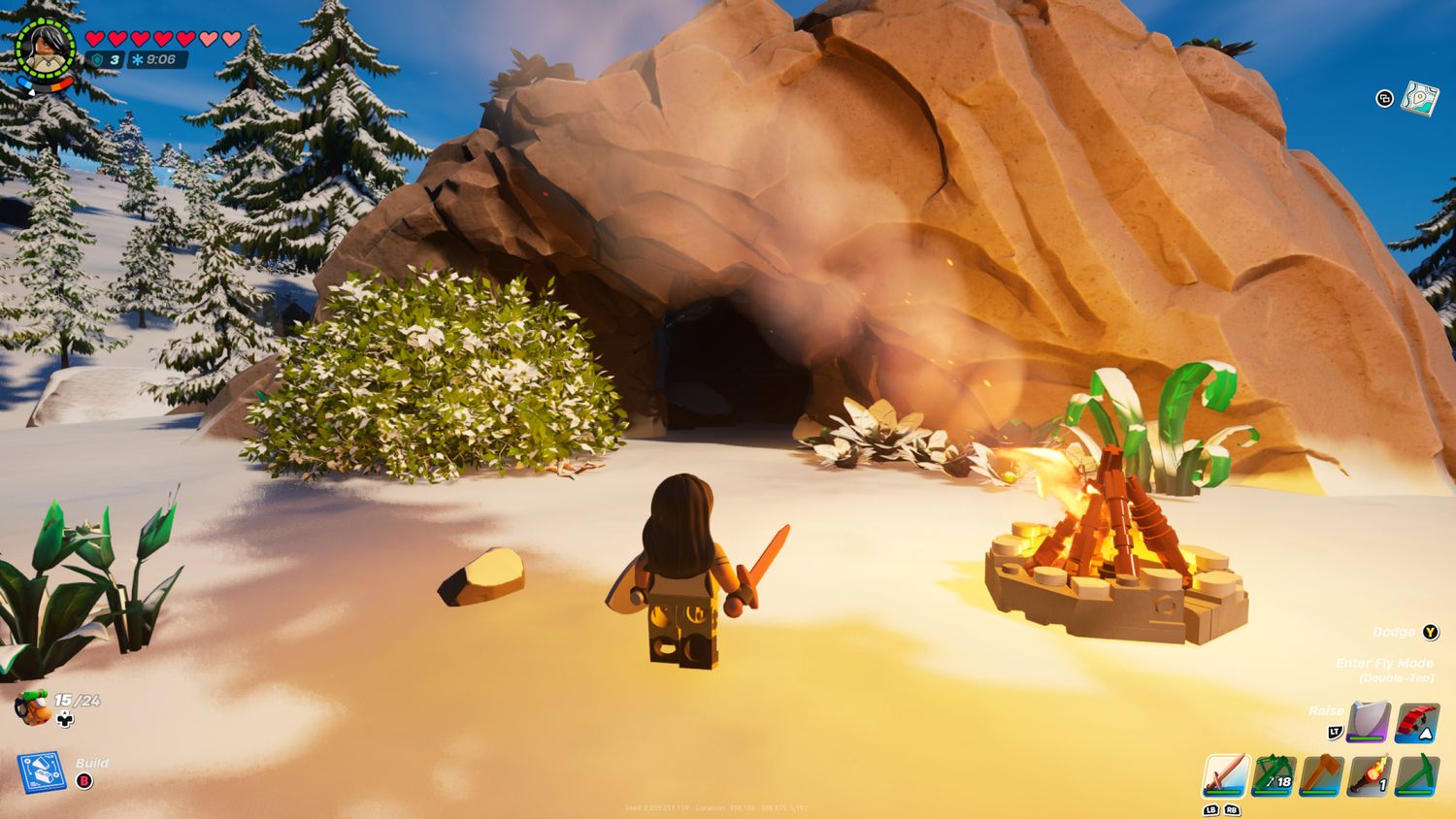1456x819 pixels.
Task: Select the burning torch slot
Action: (1369, 775)
